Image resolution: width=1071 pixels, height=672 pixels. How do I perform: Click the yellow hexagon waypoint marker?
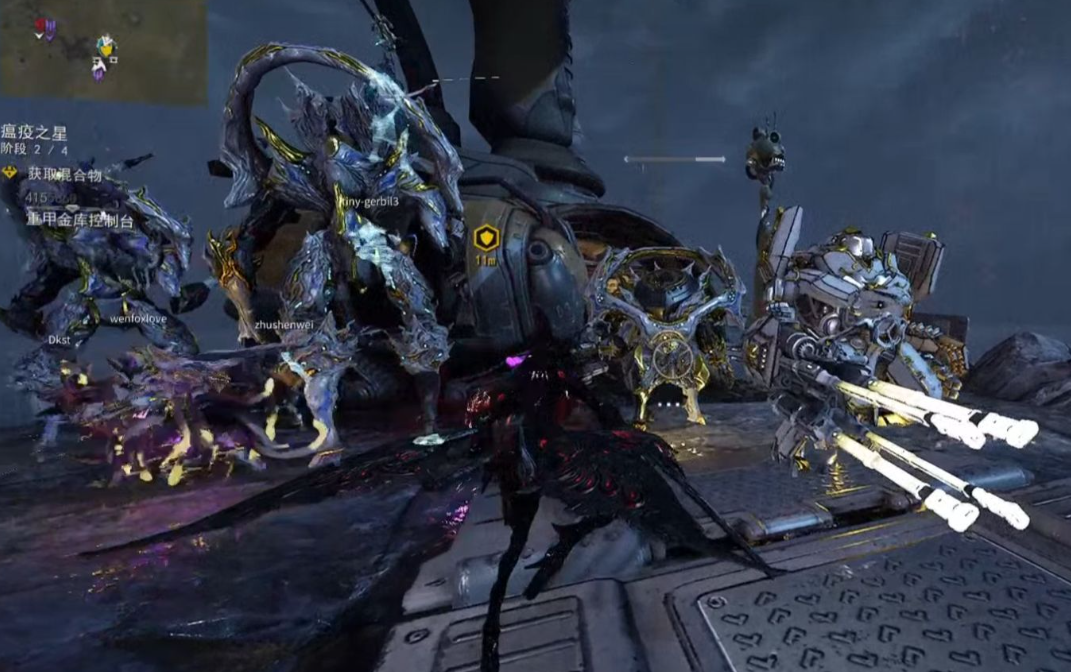coord(486,237)
